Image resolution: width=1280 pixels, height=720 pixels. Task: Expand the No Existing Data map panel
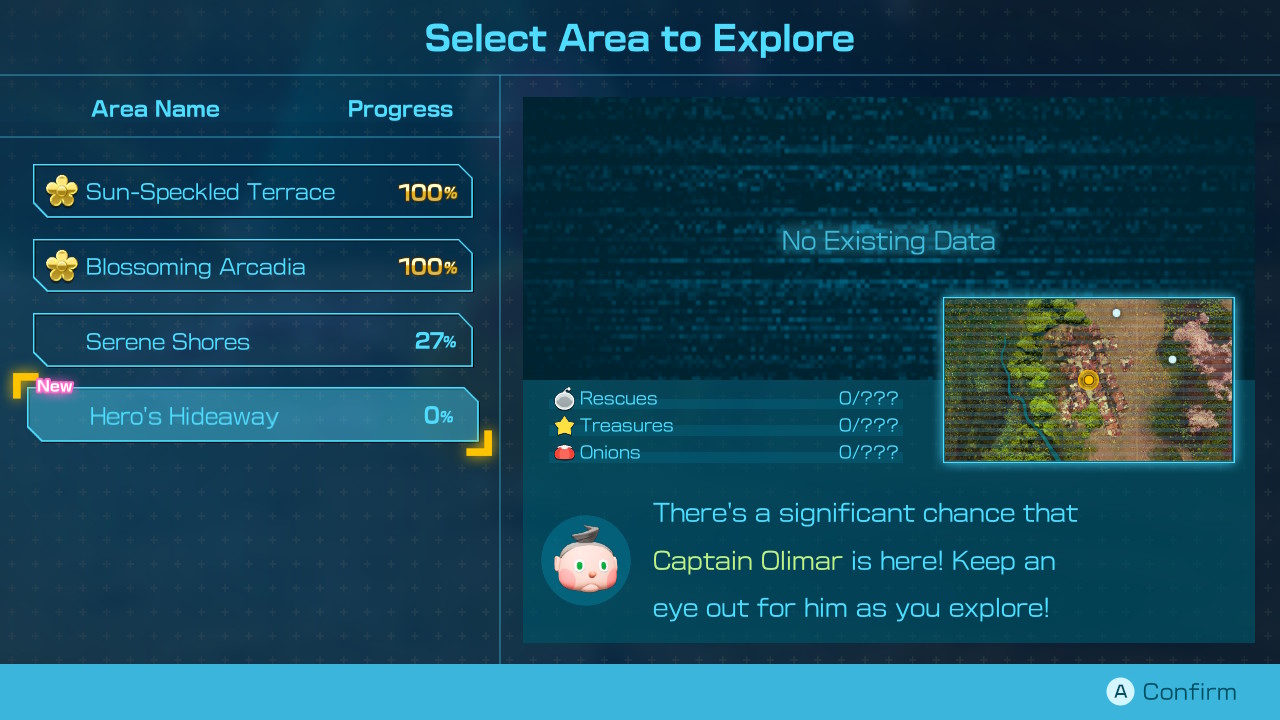(887, 240)
